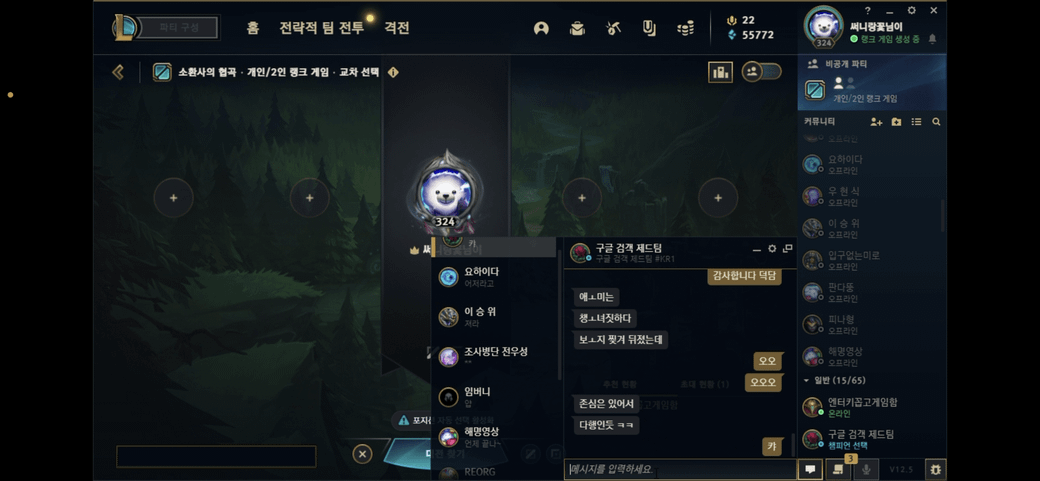The height and width of the screenshot is (481, 1040).
Task: Open the 홈 (Home) tab
Action: pos(253,28)
